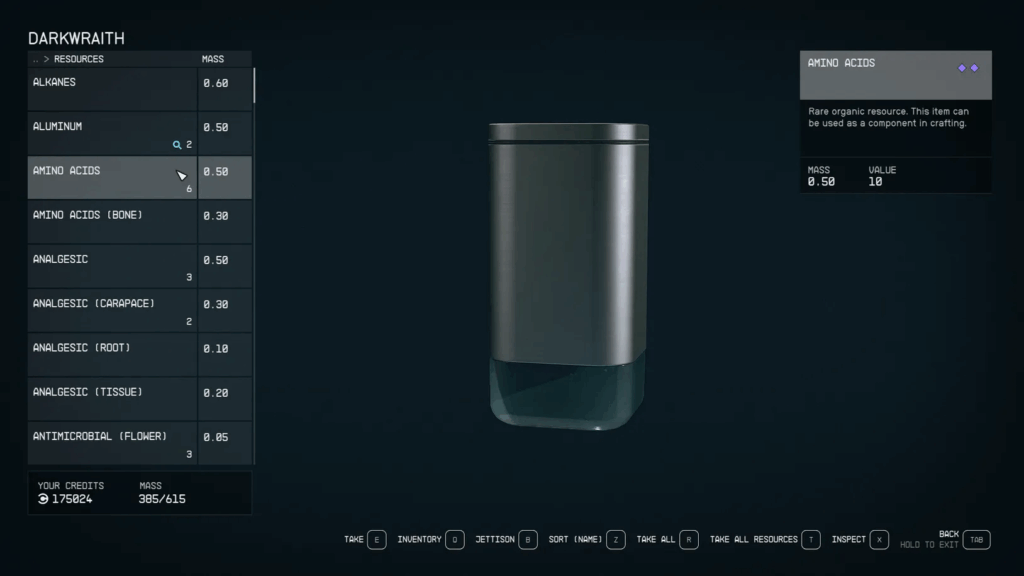Click the Take button
Screen dimensions: 1024x576
point(365,540)
